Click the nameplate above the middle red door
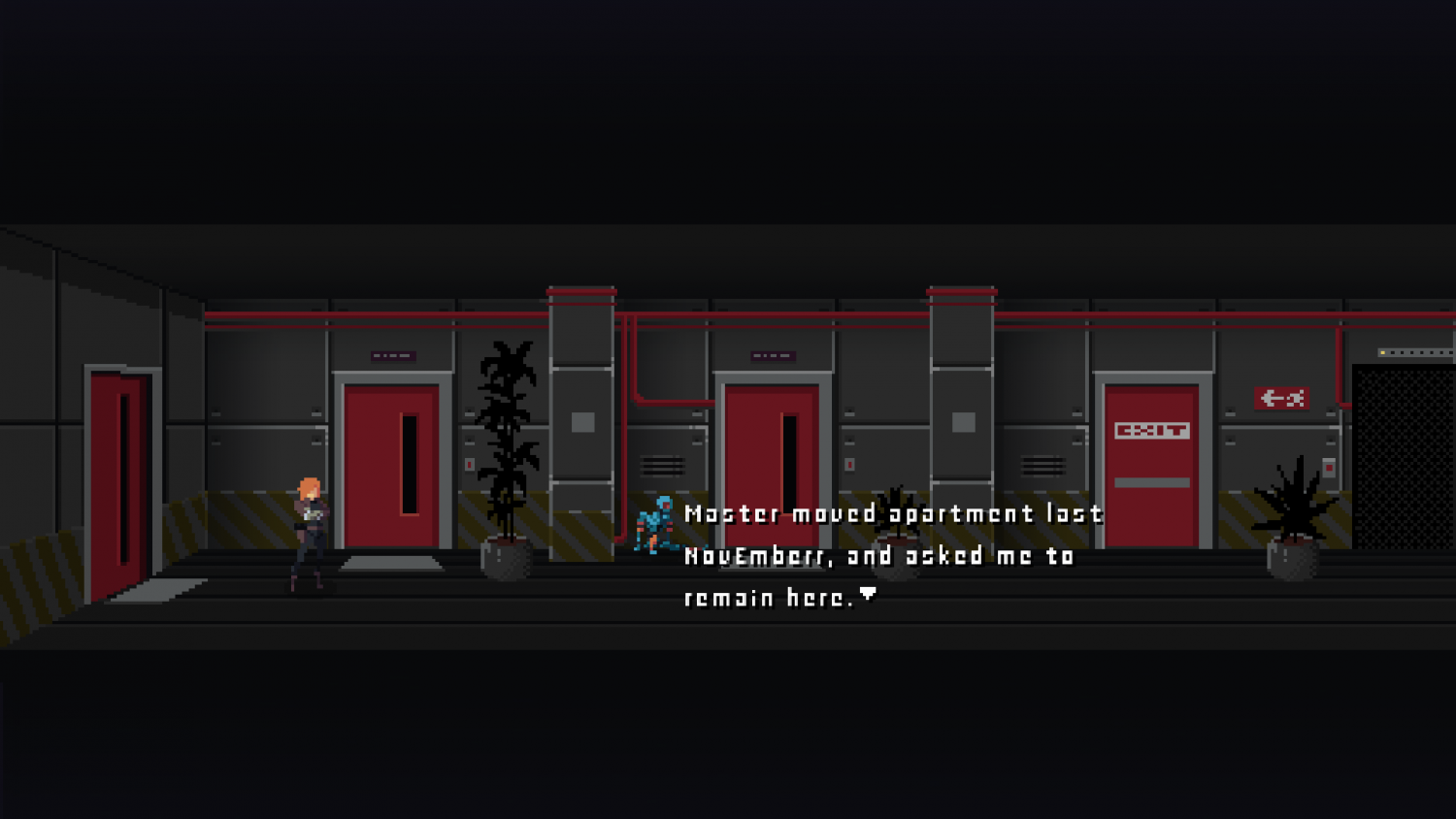Screen dimensions: 1456x819 [x=773, y=356]
